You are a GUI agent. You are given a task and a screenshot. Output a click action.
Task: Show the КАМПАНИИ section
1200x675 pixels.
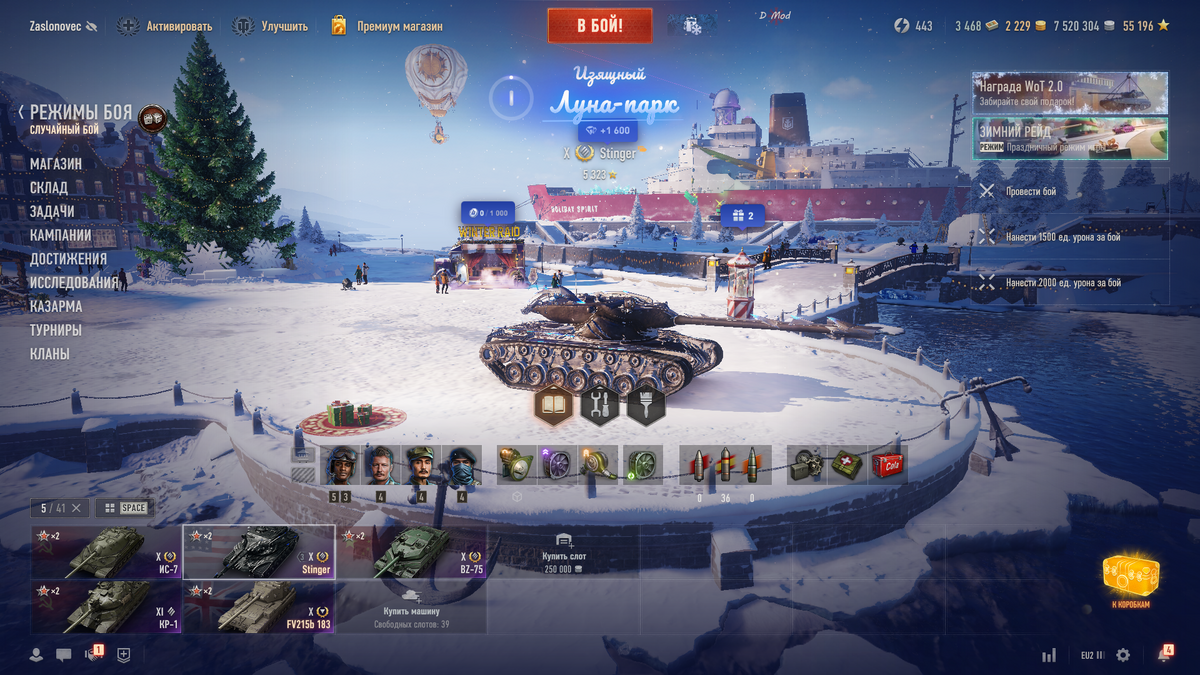[61, 236]
